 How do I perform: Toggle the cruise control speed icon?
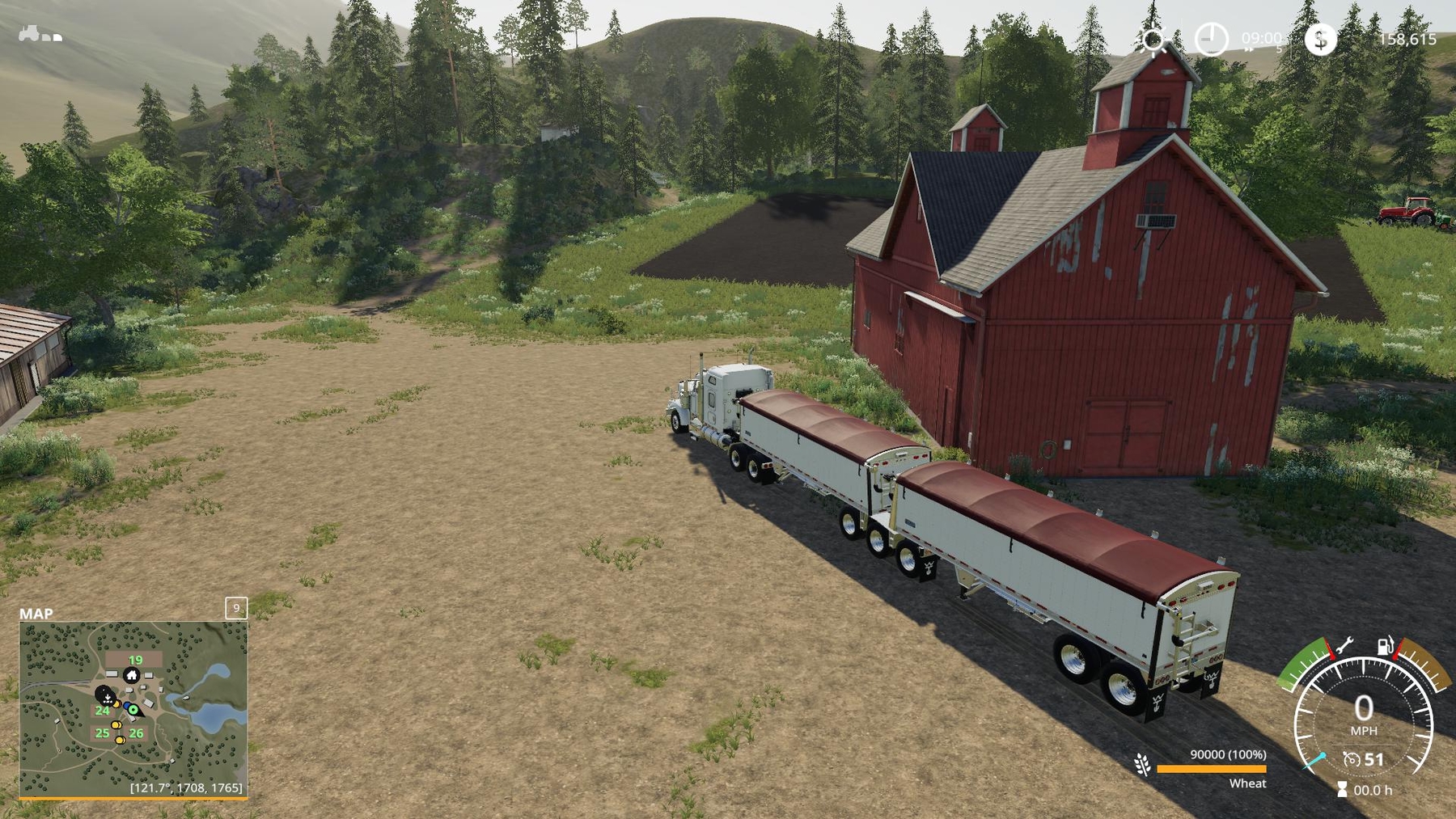(x=1352, y=759)
